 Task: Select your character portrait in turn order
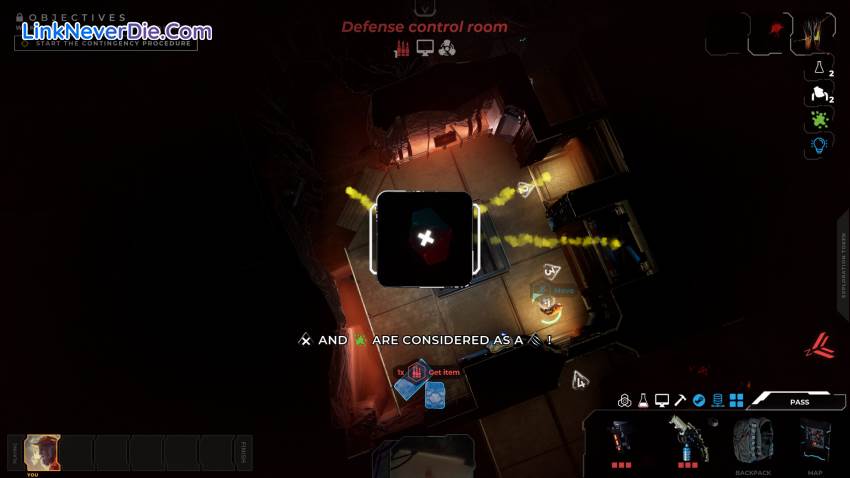(42, 452)
